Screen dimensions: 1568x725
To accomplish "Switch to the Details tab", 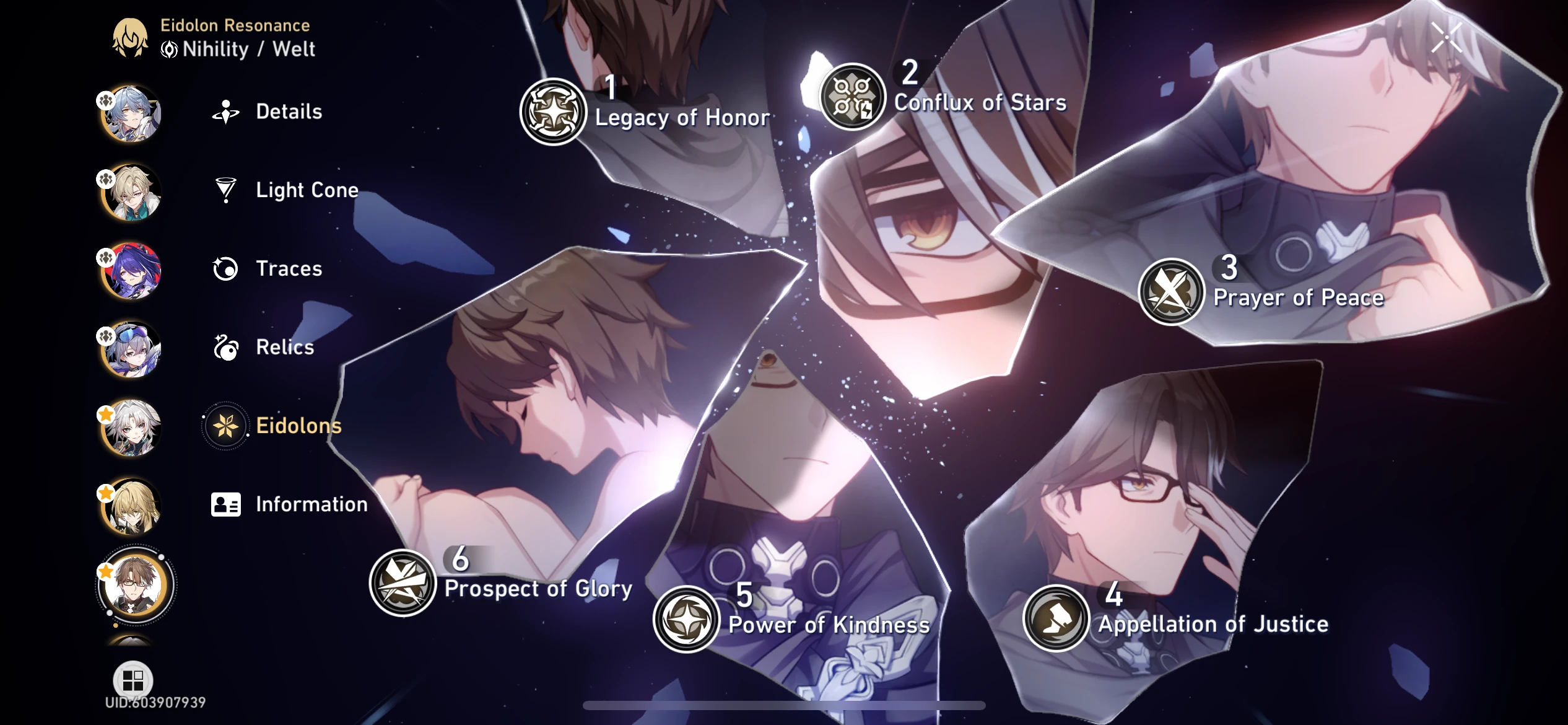I will (x=287, y=112).
